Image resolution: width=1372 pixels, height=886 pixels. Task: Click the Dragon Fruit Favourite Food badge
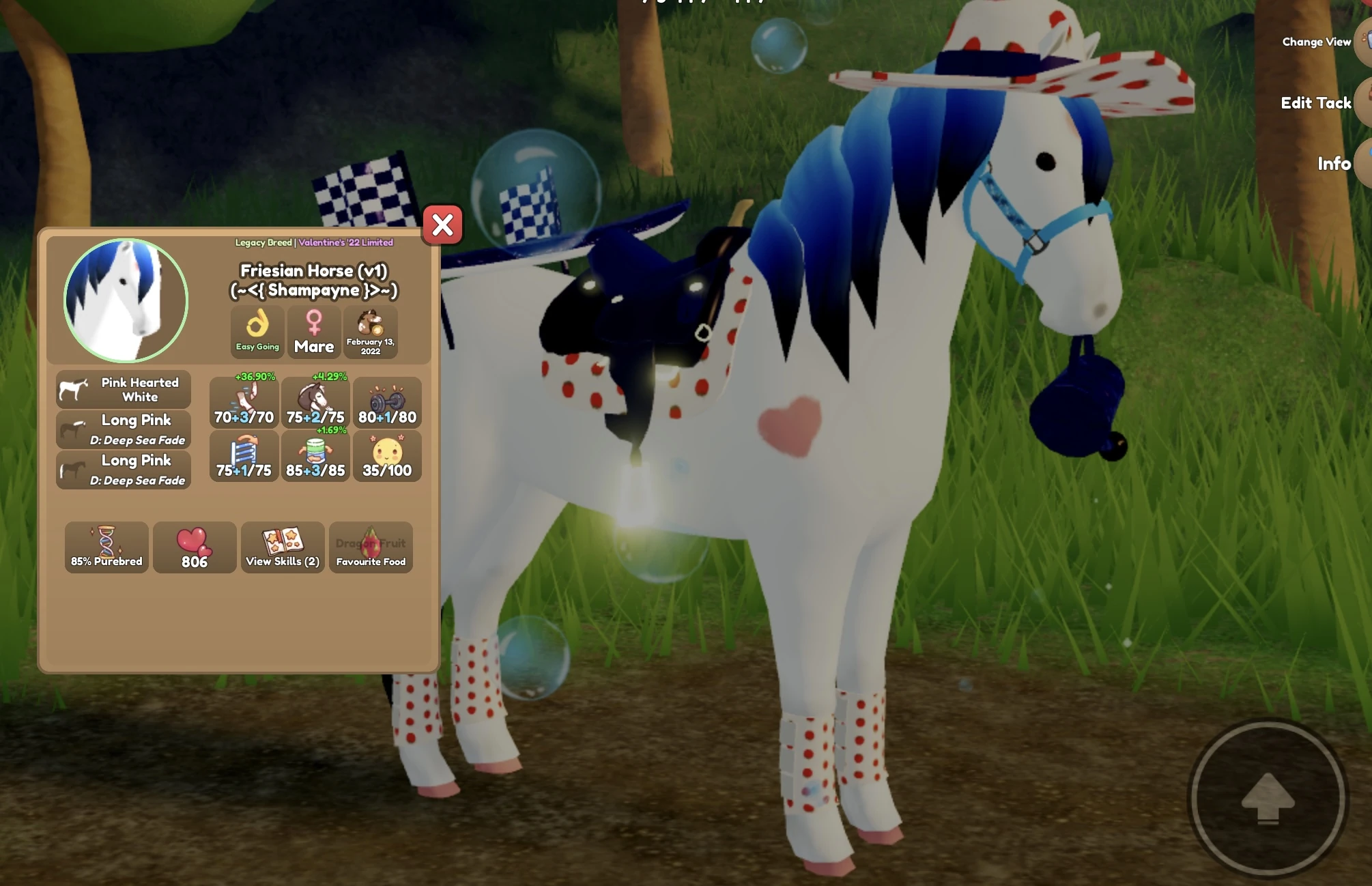370,547
